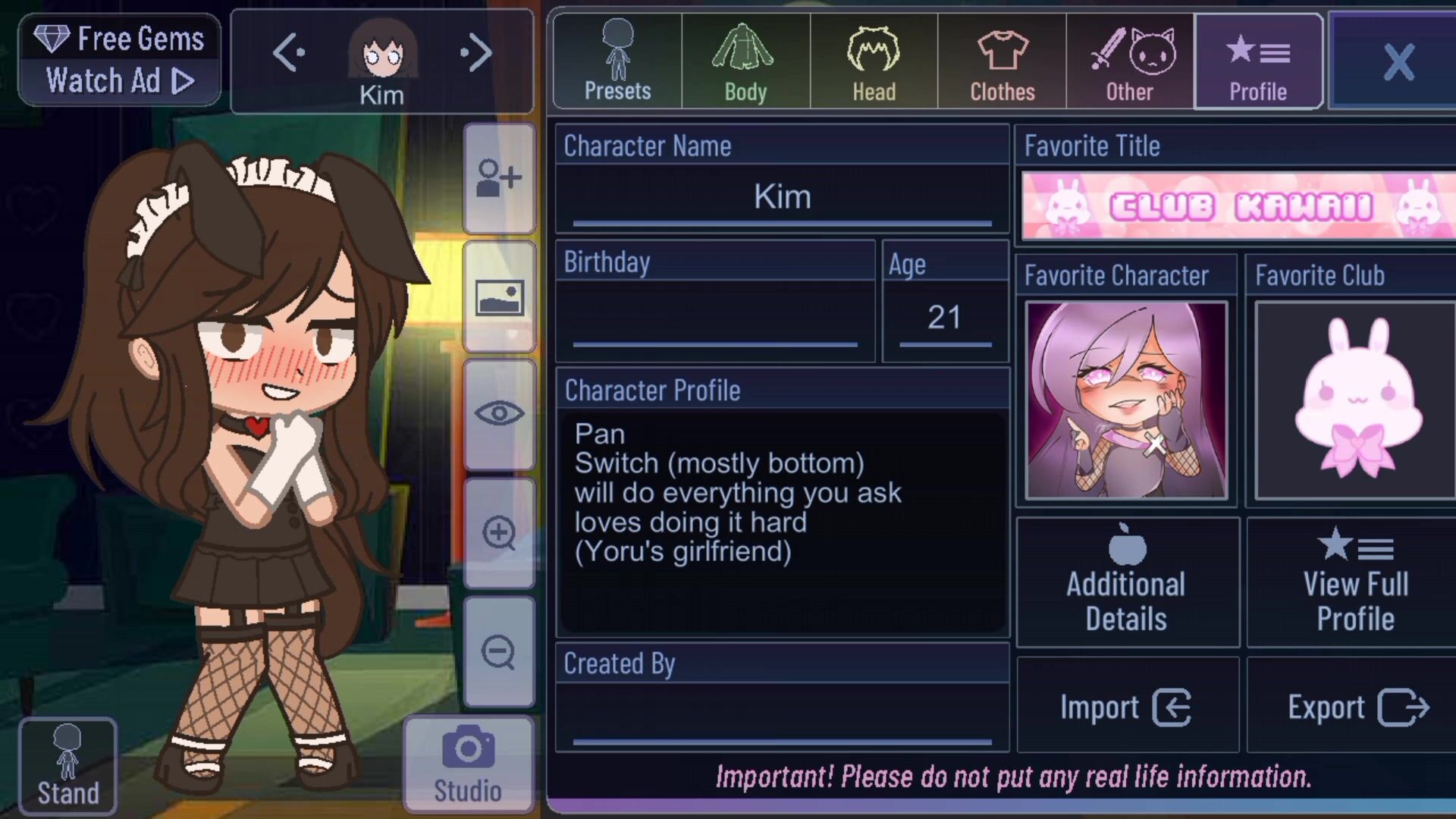This screenshot has height=819, width=1456.
Task: Change the Club Kawaii favorite title
Action: [1238, 206]
